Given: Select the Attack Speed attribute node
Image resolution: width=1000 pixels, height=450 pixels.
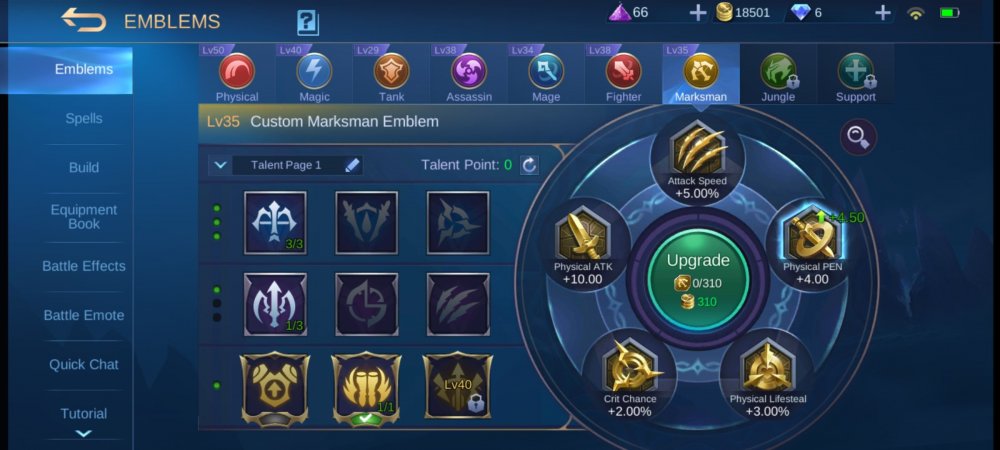Looking at the screenshot, I should 697,155.
